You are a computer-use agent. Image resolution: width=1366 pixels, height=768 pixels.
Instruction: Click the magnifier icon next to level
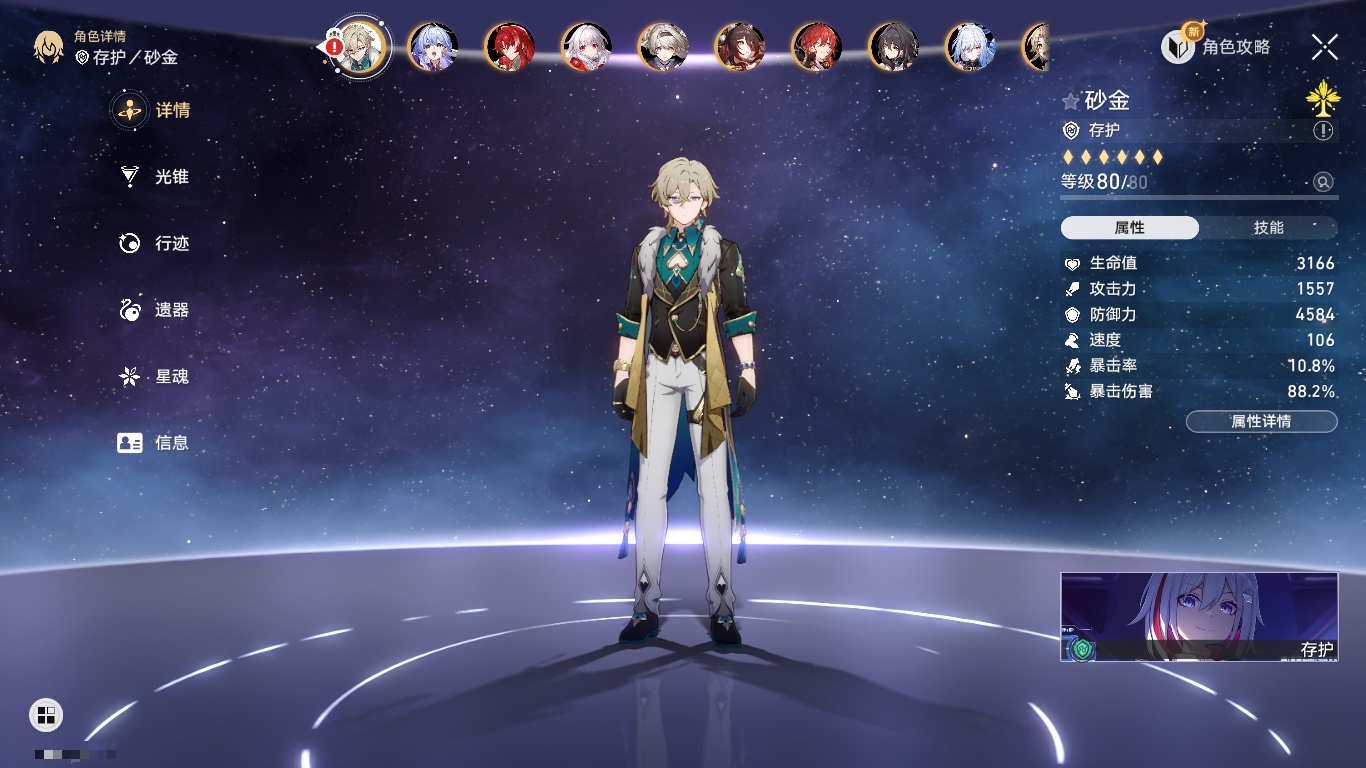coord(1323,182)
